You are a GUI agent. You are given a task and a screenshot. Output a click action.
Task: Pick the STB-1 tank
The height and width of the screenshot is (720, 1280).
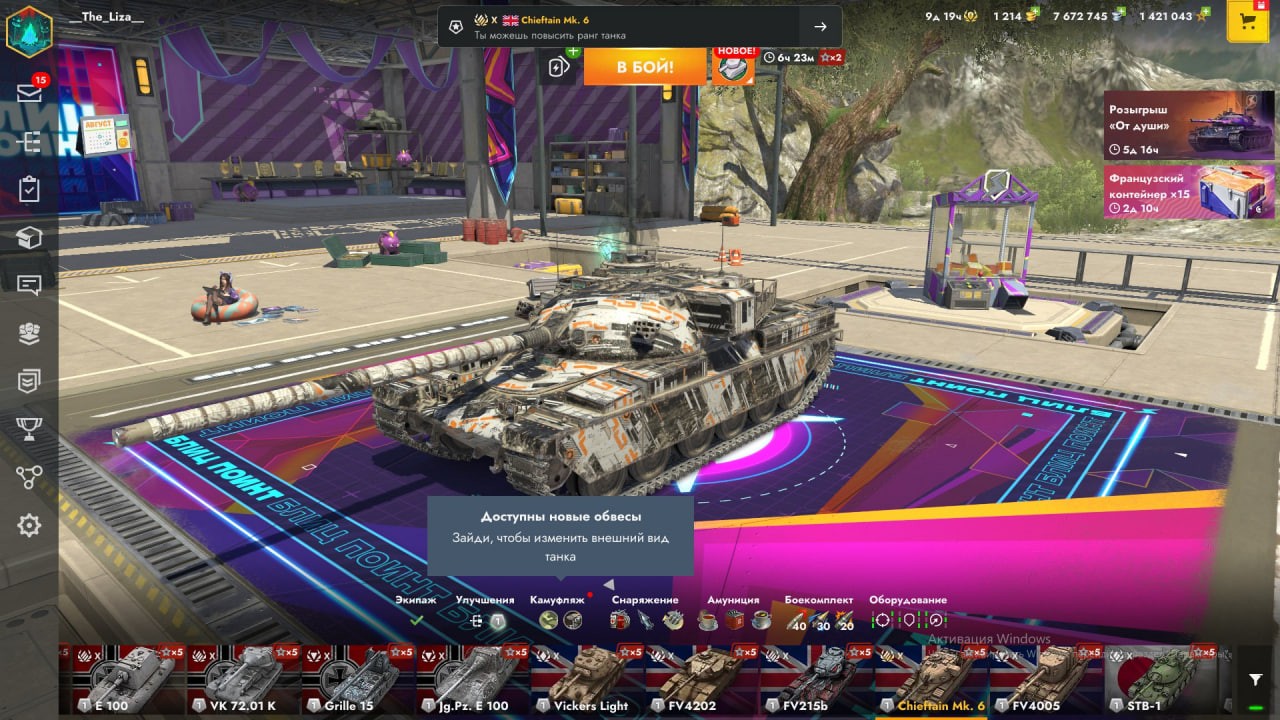1160,680
